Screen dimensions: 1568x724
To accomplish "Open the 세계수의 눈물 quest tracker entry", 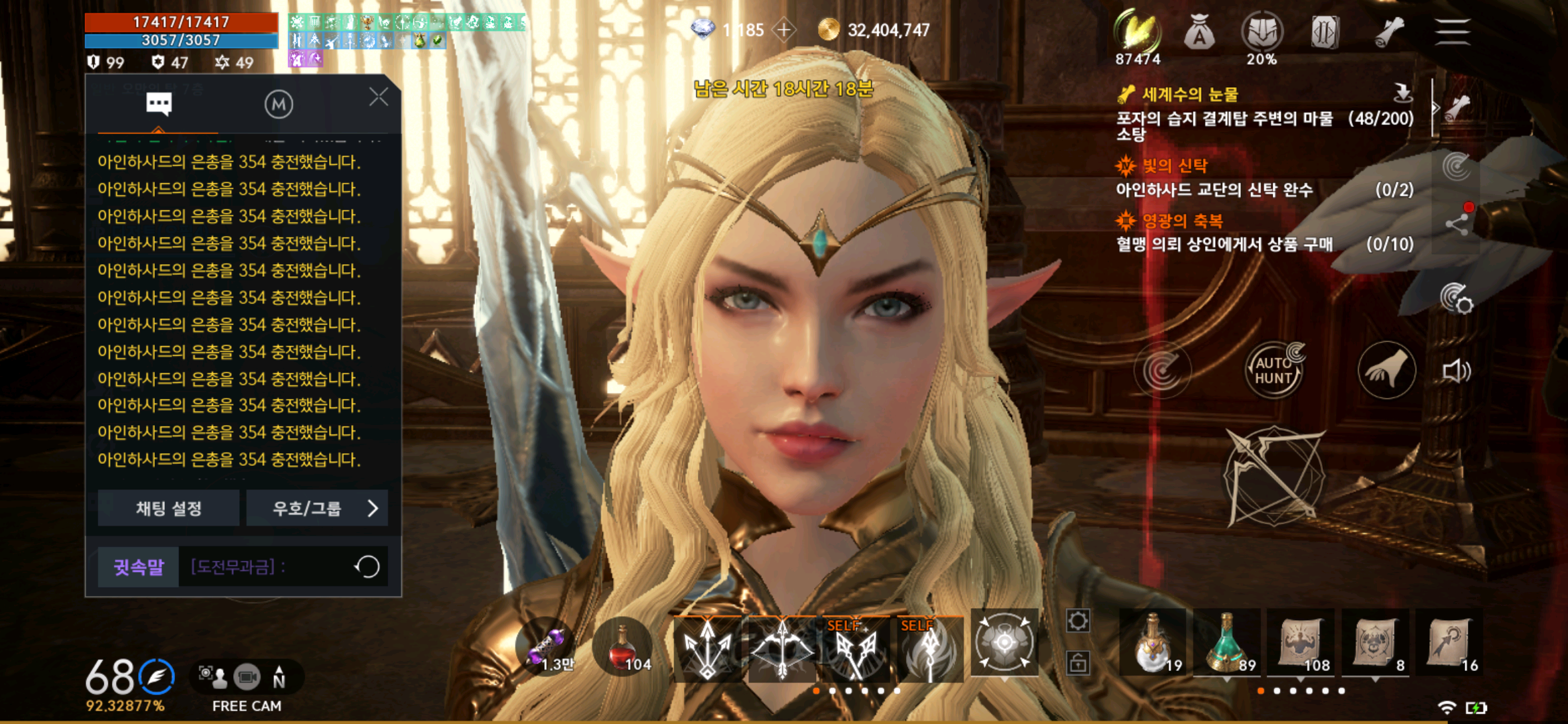I will click(x=1190, y=95).
